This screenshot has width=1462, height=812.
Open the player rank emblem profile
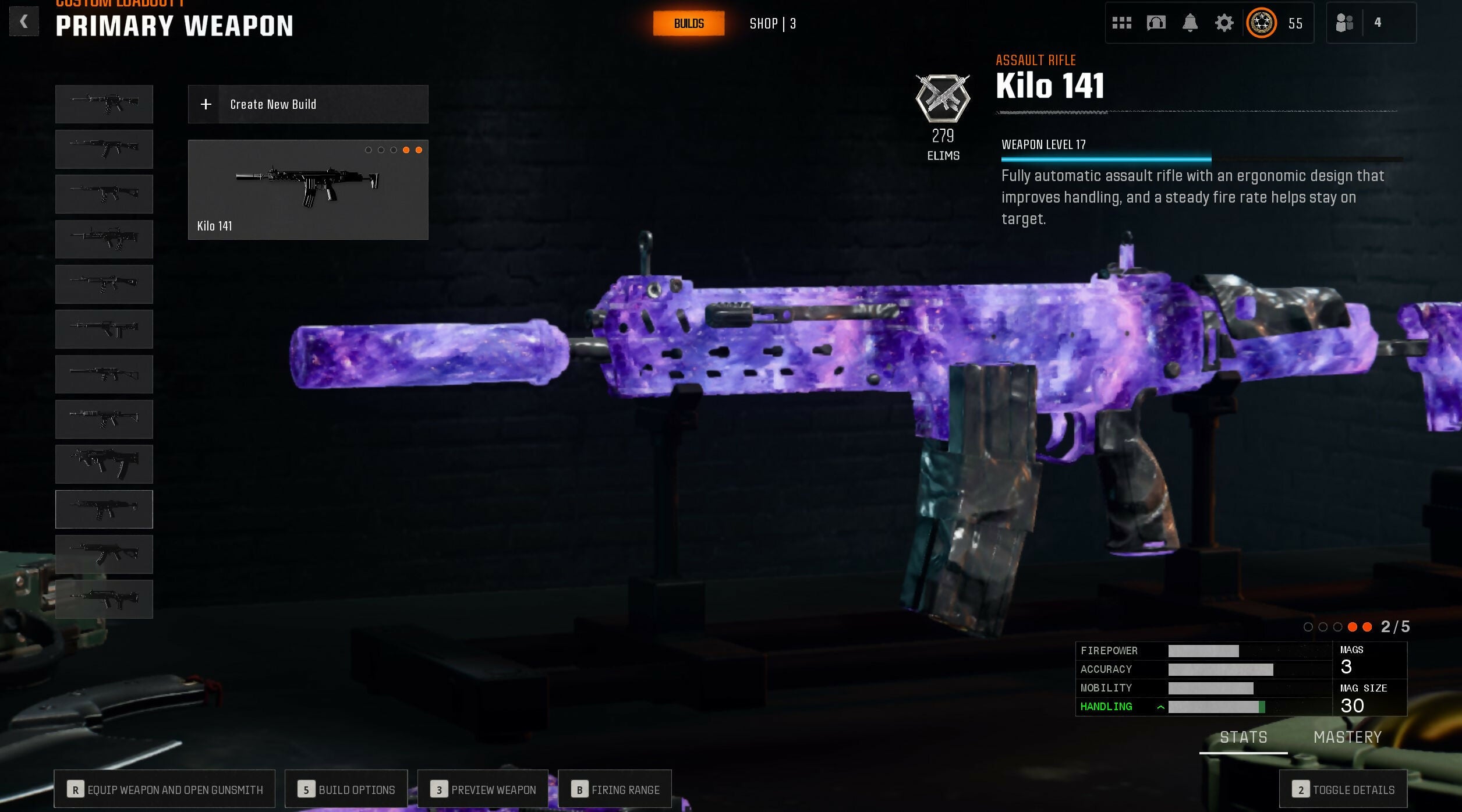point(1262,23)
